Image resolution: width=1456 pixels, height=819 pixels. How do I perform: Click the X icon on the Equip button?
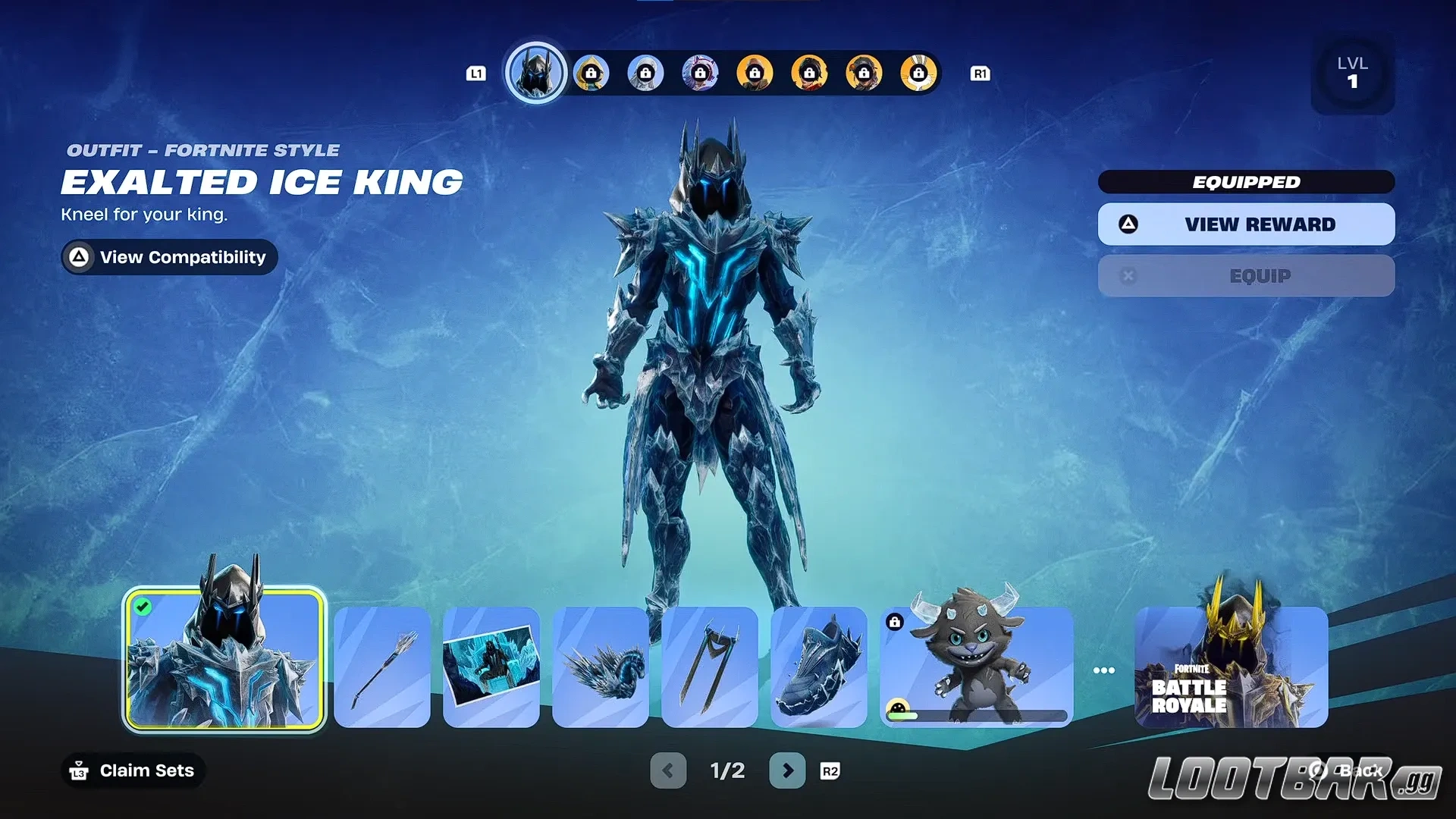1128,275
